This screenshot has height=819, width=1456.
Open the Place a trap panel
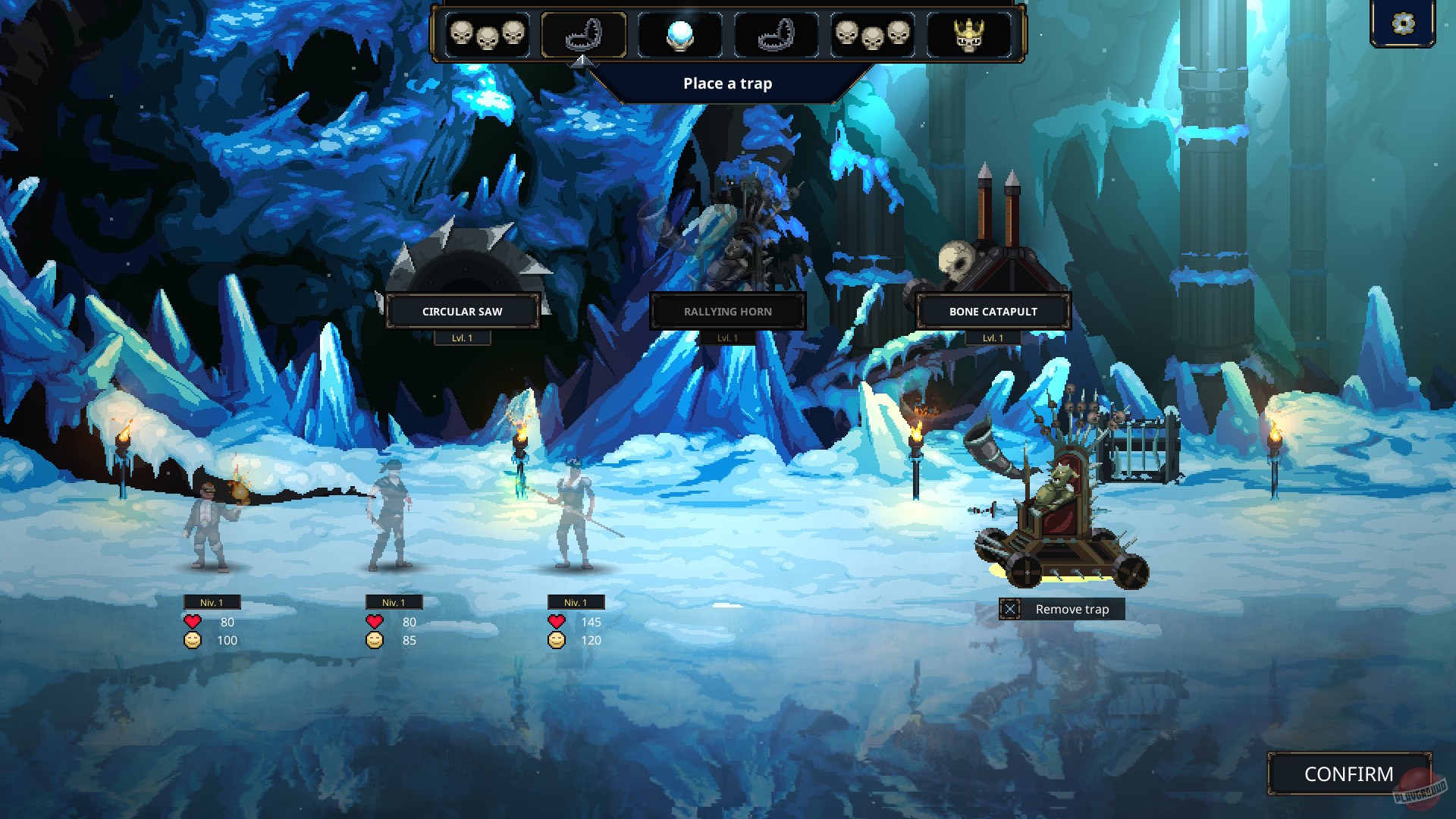coord(727,83)
